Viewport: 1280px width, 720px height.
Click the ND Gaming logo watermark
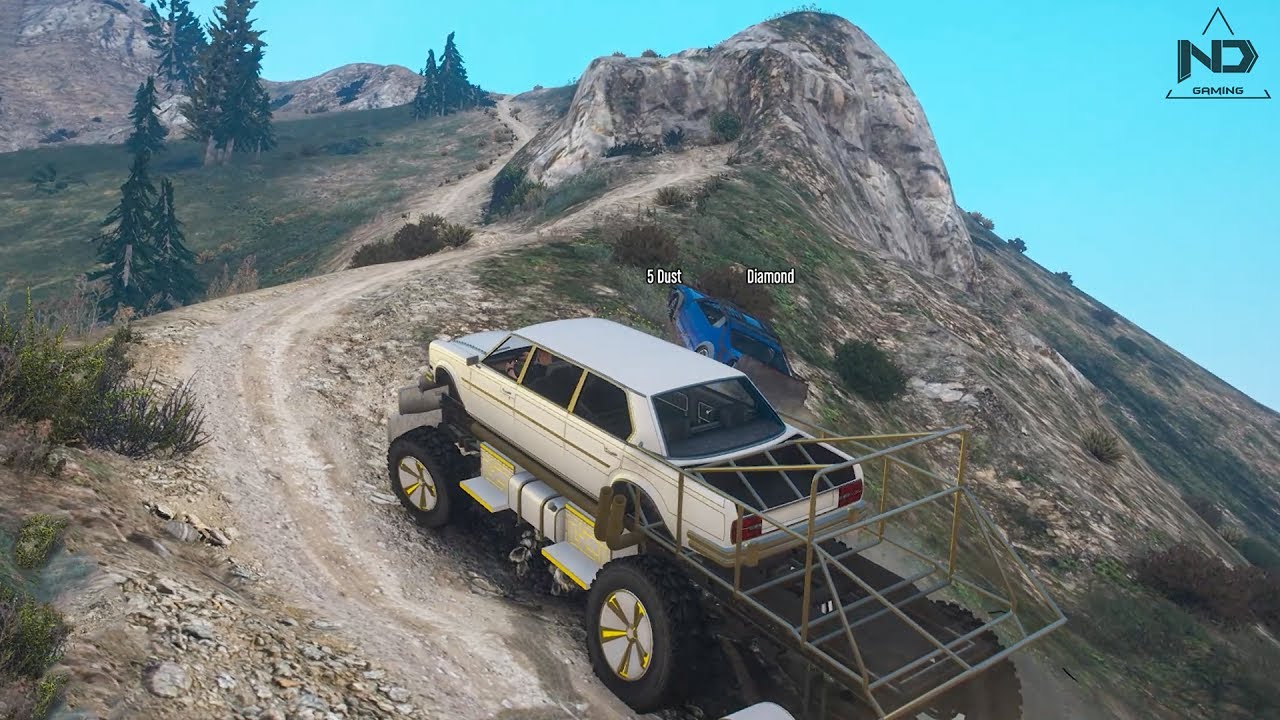pos(1216,58)
